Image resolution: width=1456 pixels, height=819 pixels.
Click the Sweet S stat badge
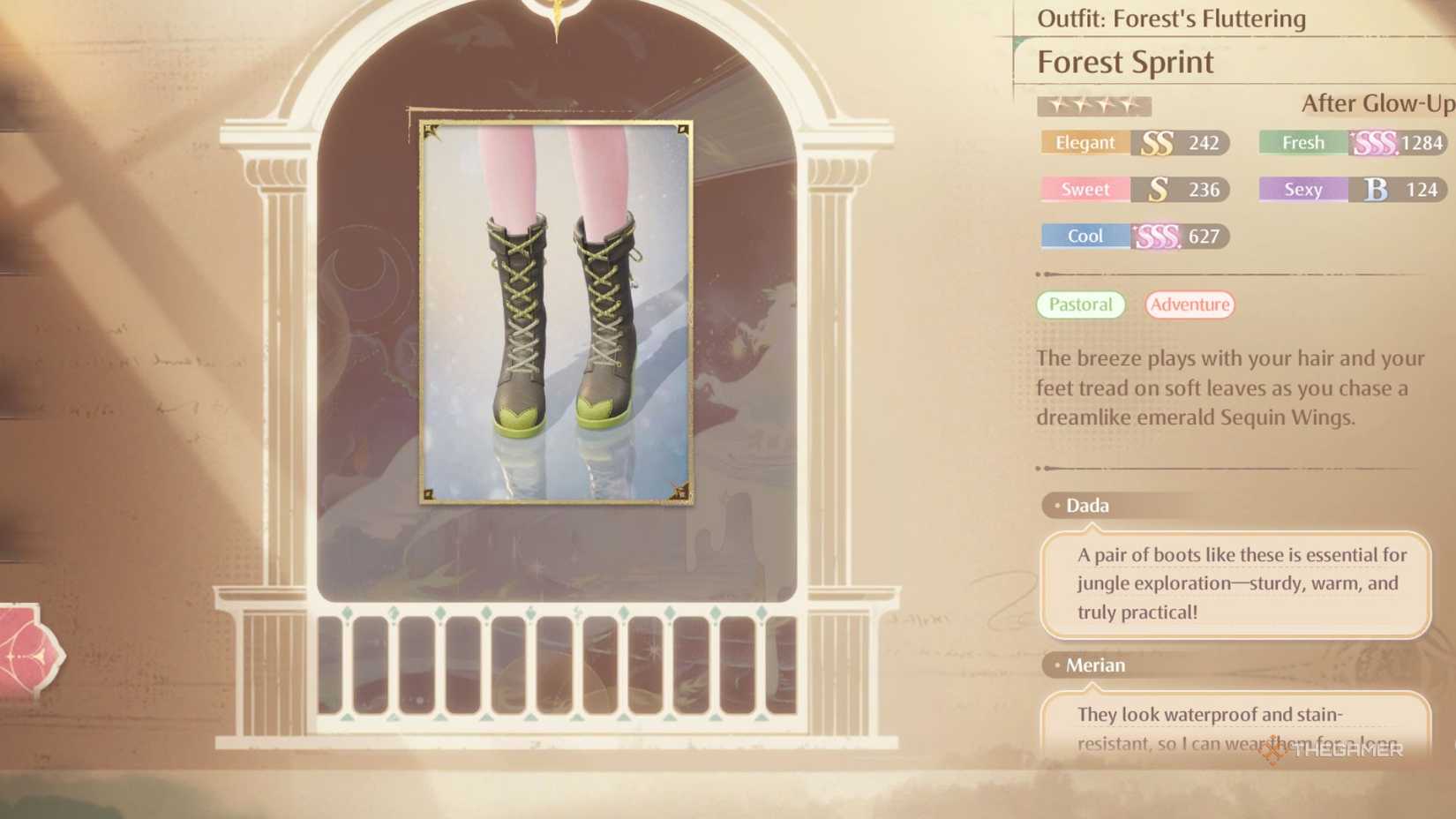(x=1133, y=189)
